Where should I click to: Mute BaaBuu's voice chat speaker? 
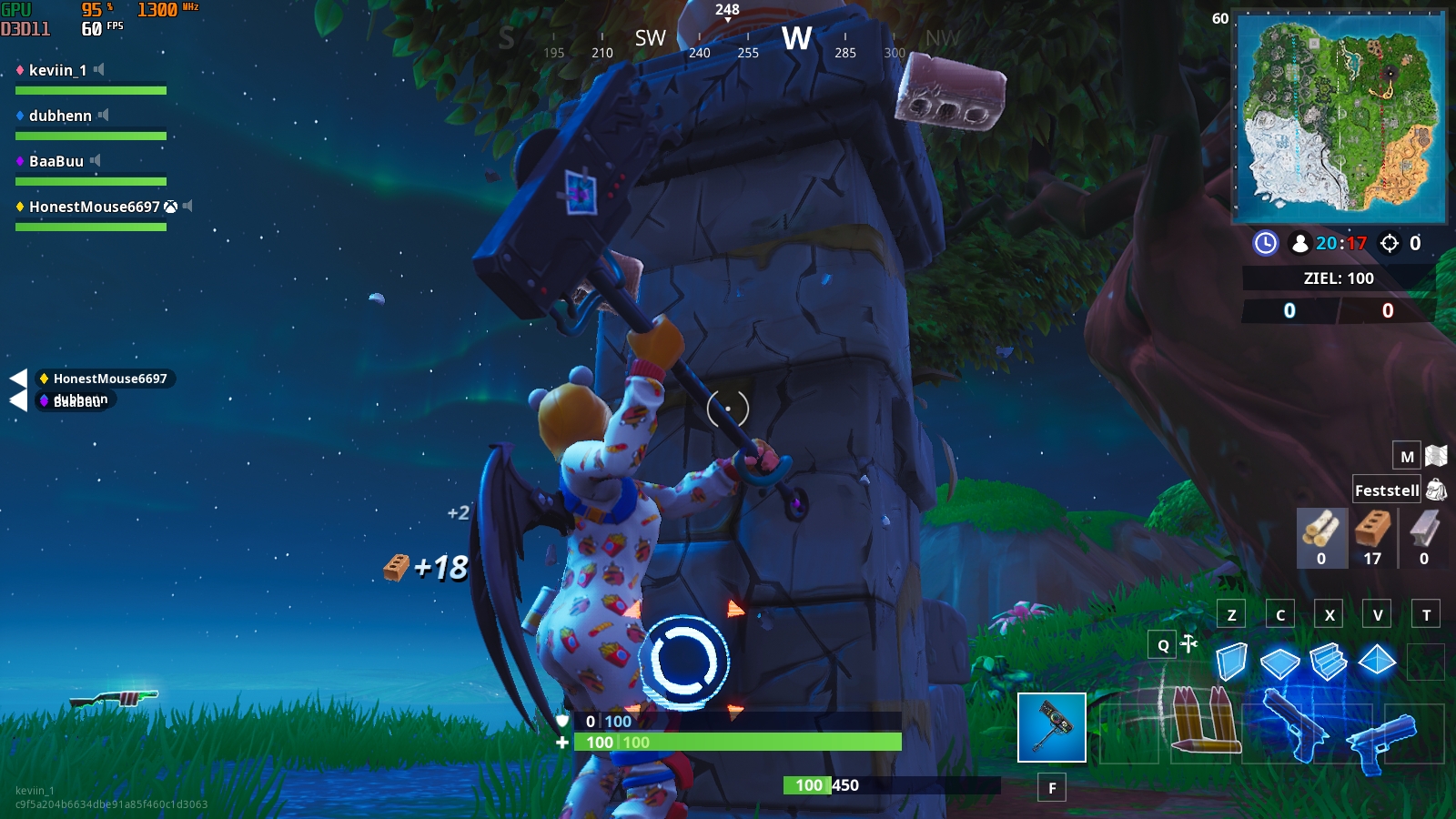pos(94,161)
